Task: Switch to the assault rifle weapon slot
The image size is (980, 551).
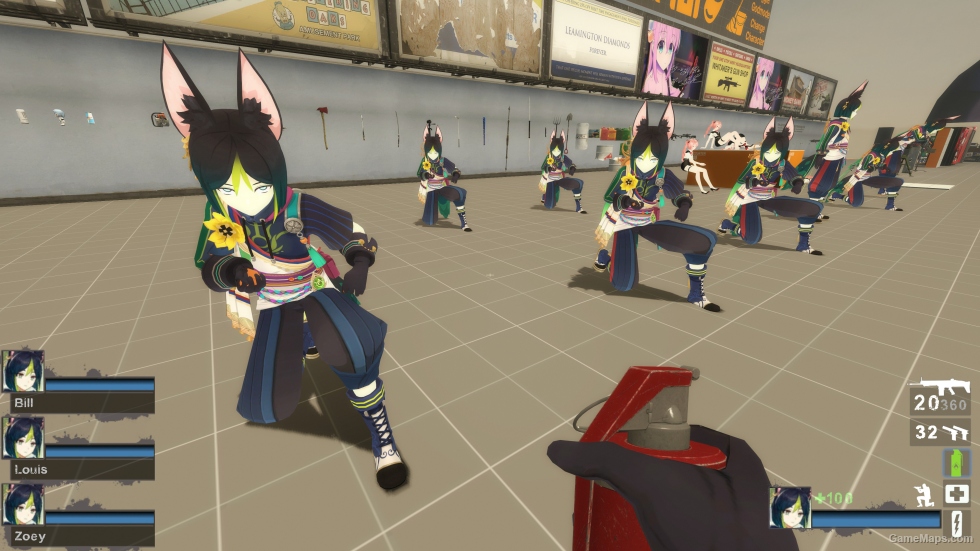Action: pyautogui.click(x=944, y=387)
